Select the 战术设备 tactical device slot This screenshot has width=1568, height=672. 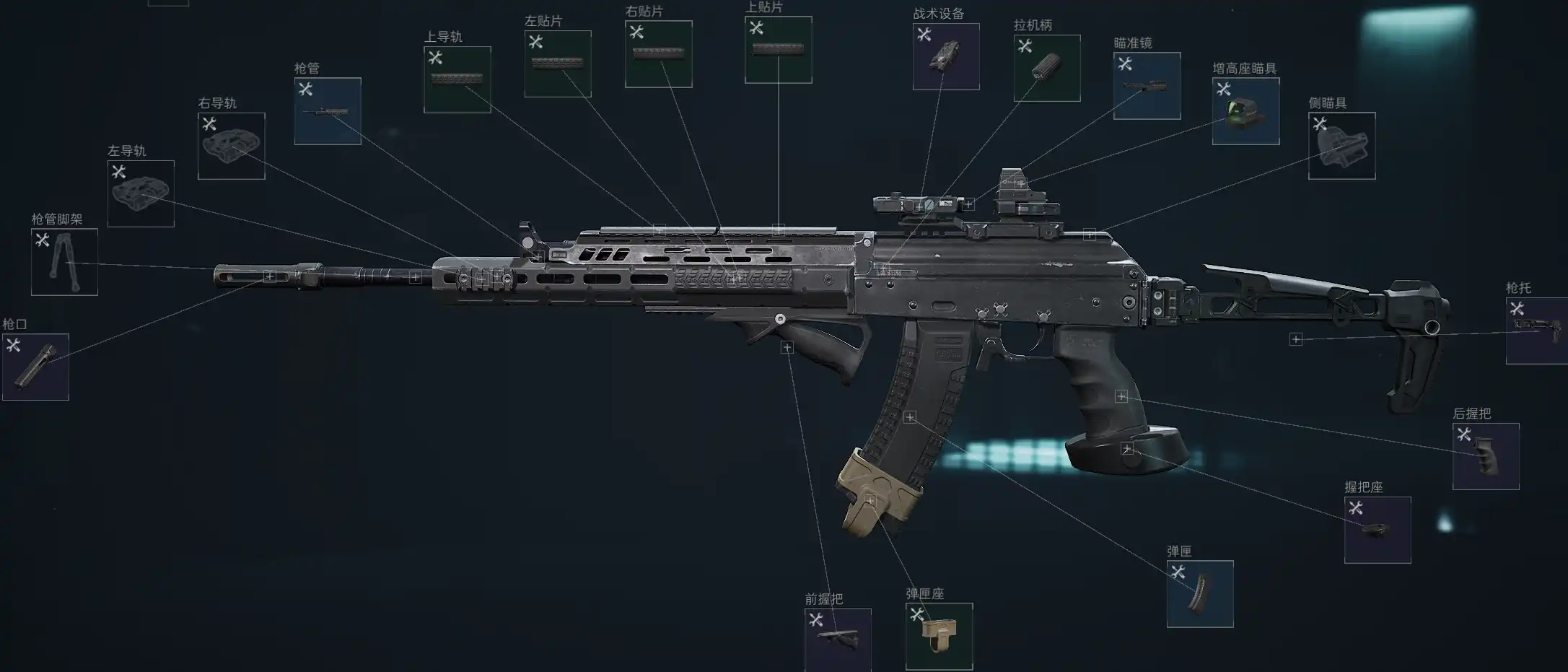[x=946, y=57]
